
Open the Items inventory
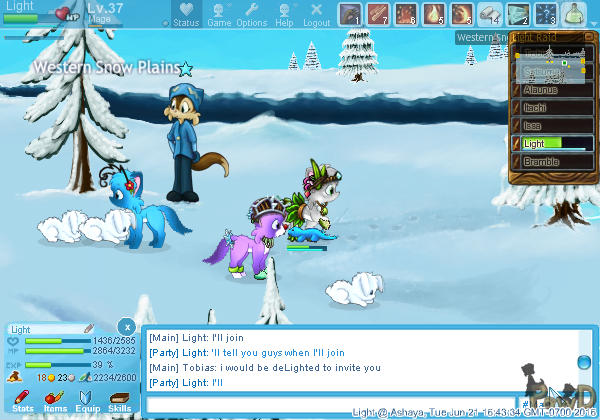[55, 402]
